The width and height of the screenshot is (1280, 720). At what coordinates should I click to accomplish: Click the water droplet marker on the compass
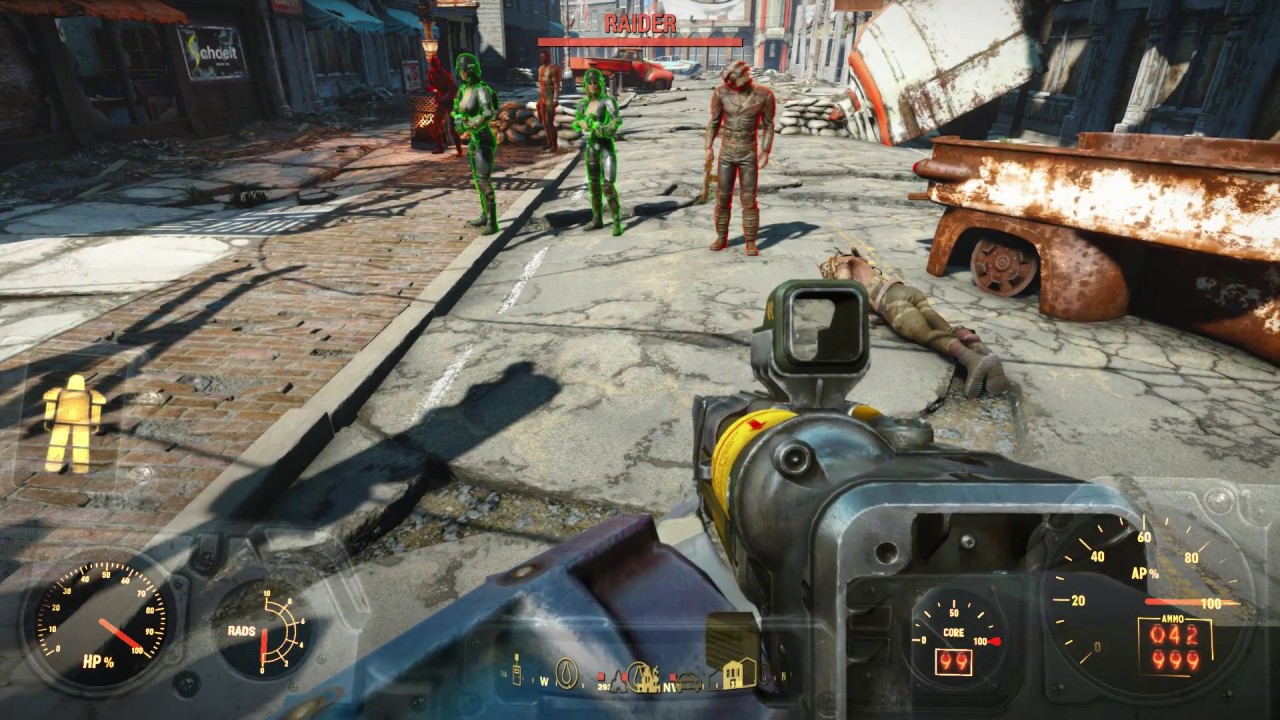566,676
